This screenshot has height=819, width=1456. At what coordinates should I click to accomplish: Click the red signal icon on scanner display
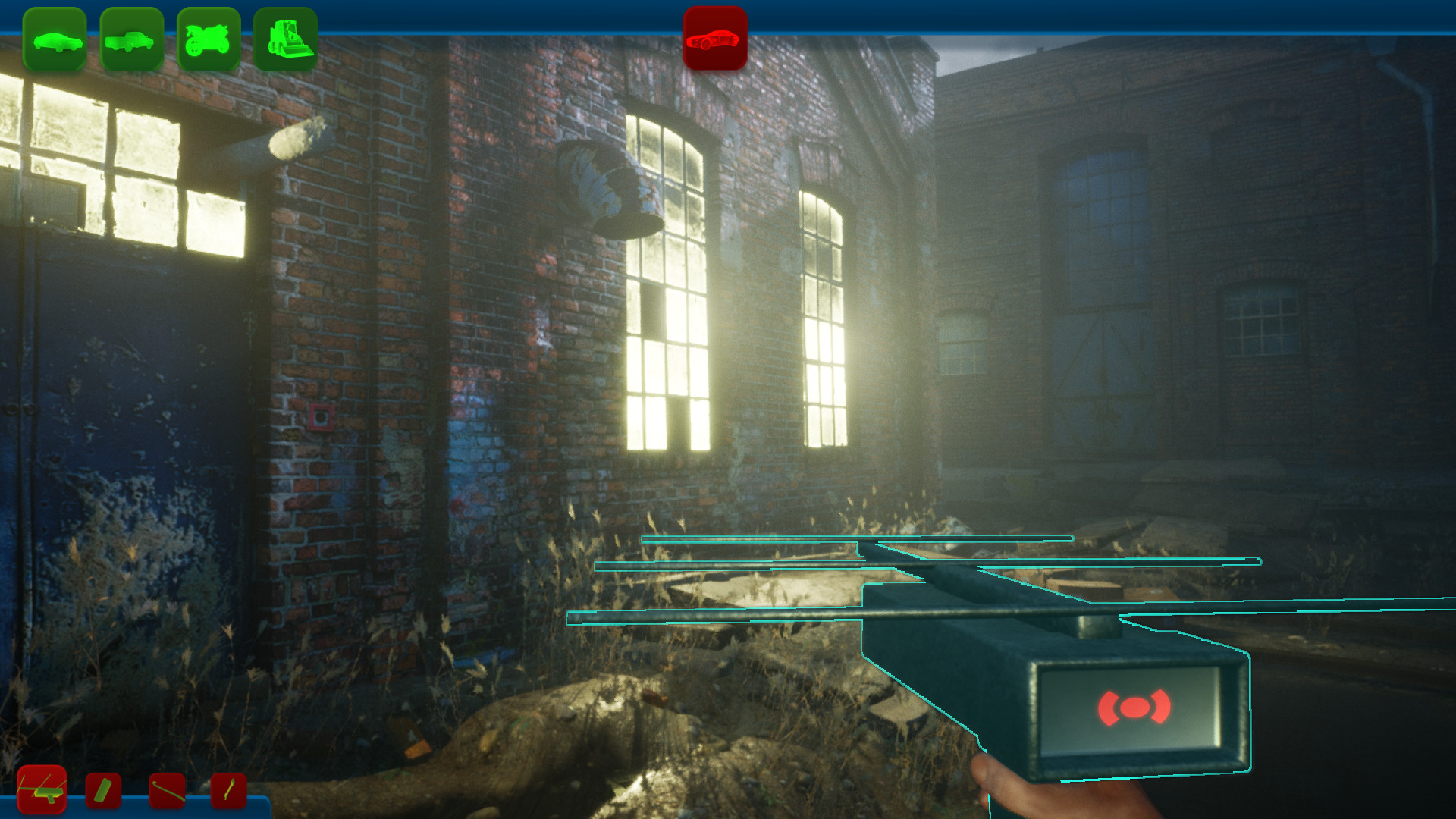pos(1134,709)
